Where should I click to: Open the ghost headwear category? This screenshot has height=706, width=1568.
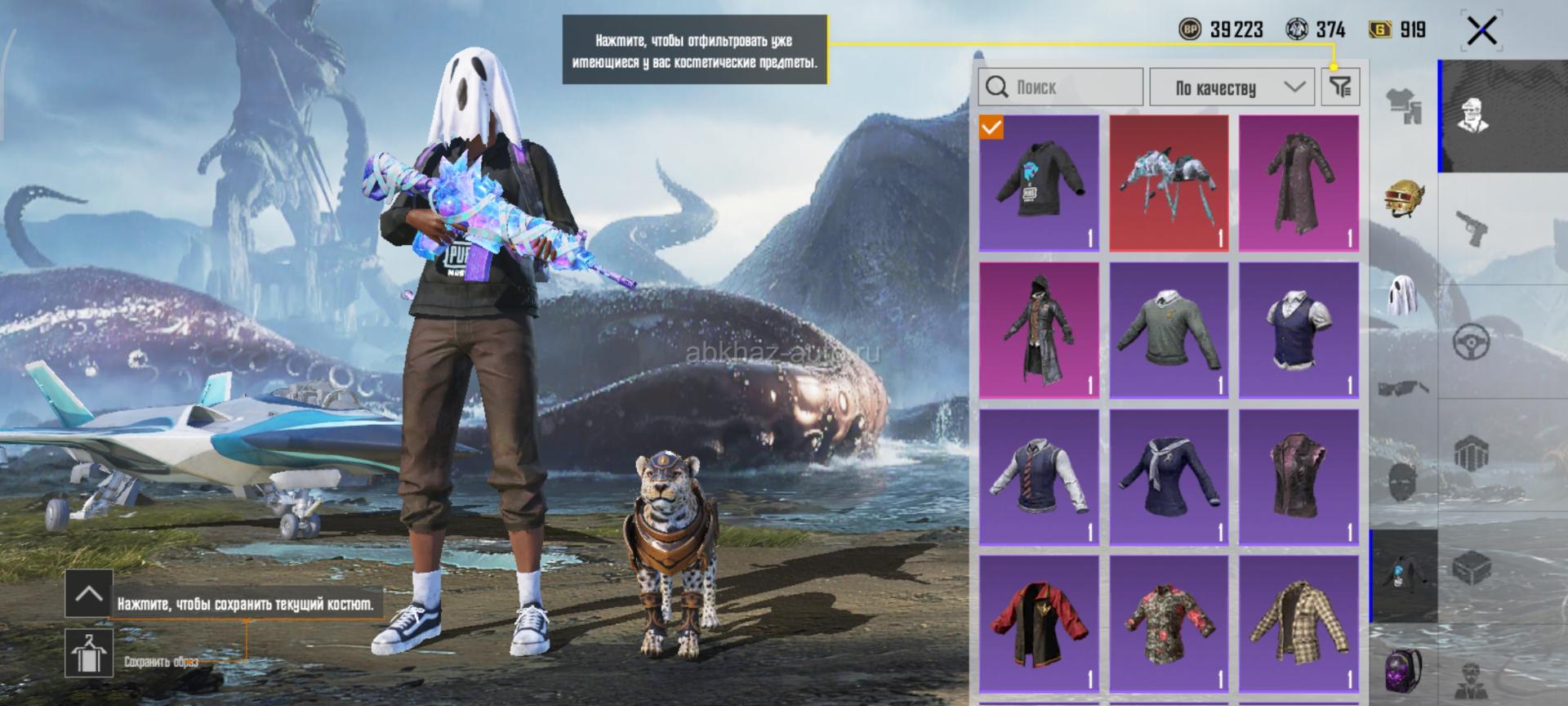pos(1404,294)
